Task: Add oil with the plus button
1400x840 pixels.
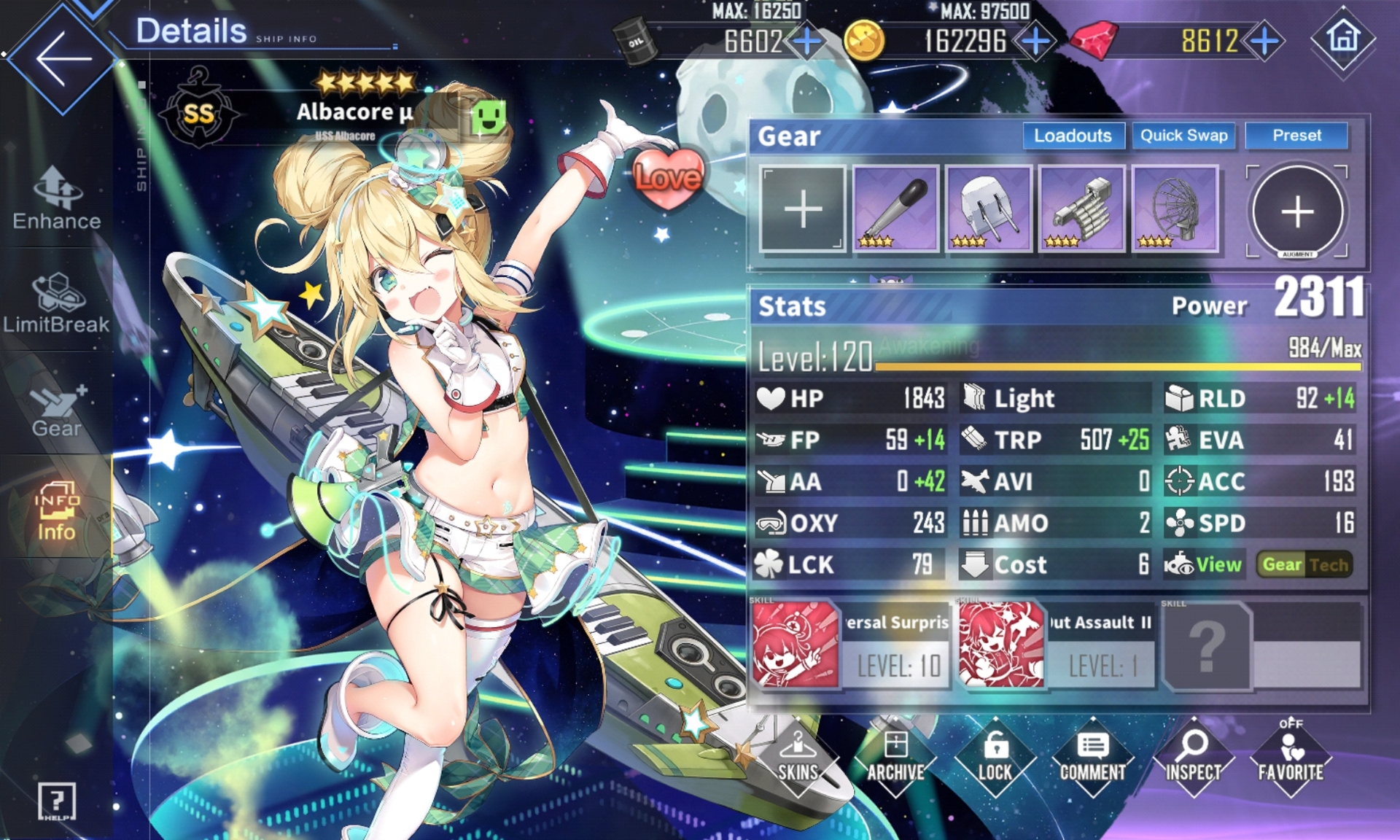Action: [807, 41]
